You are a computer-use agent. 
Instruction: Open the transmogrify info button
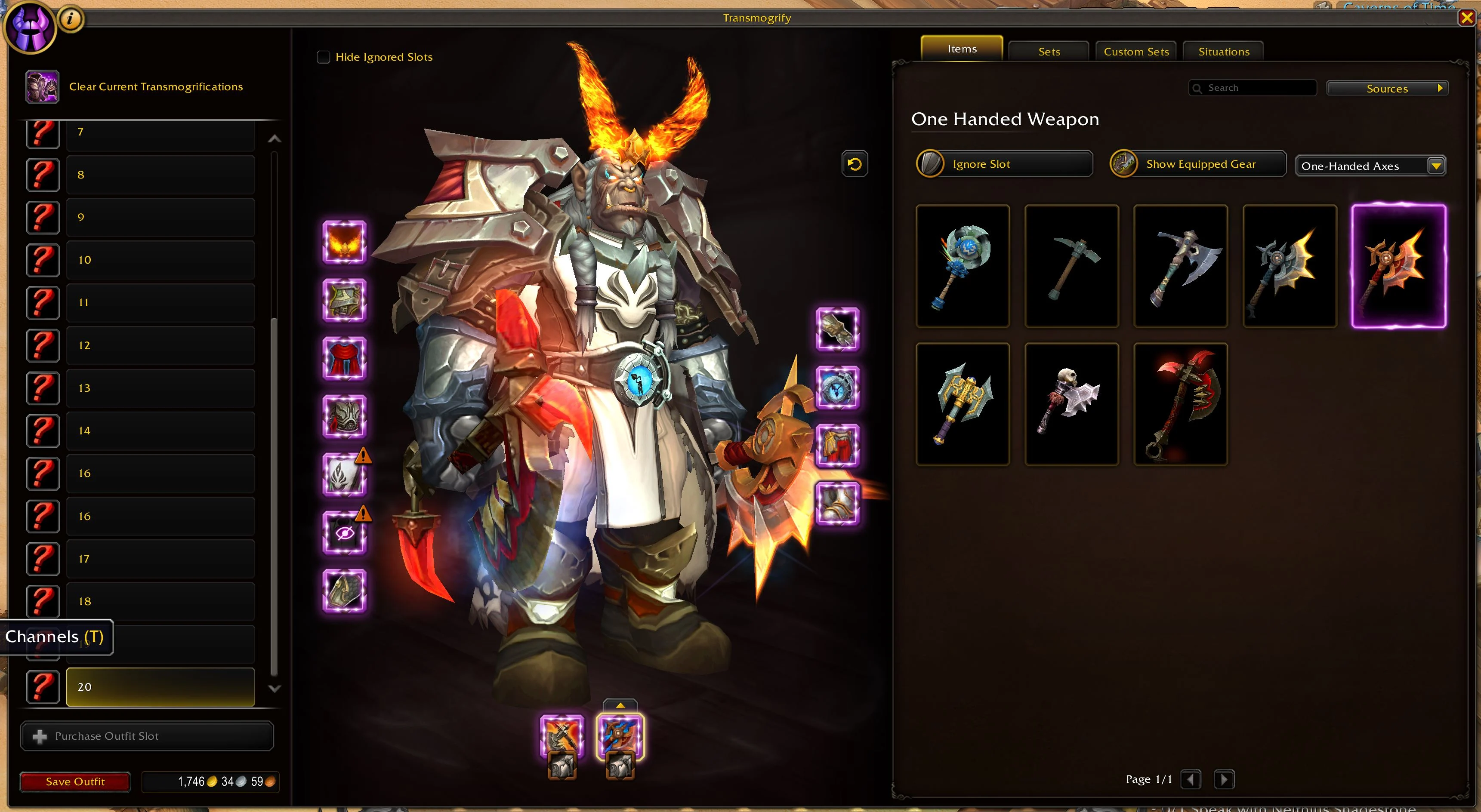point(70,19)
